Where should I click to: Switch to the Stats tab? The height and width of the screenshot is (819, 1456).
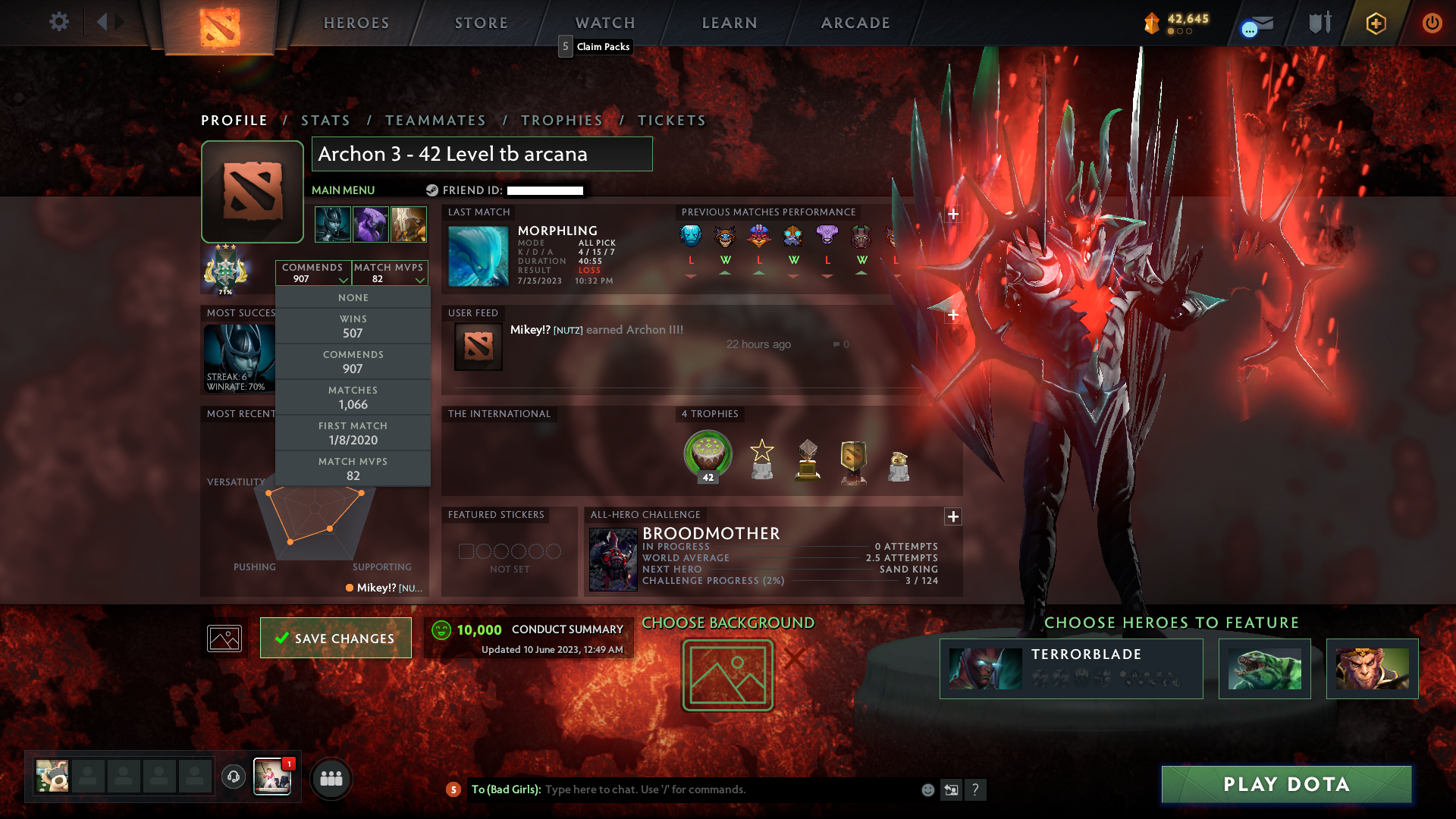pos(325,120)
